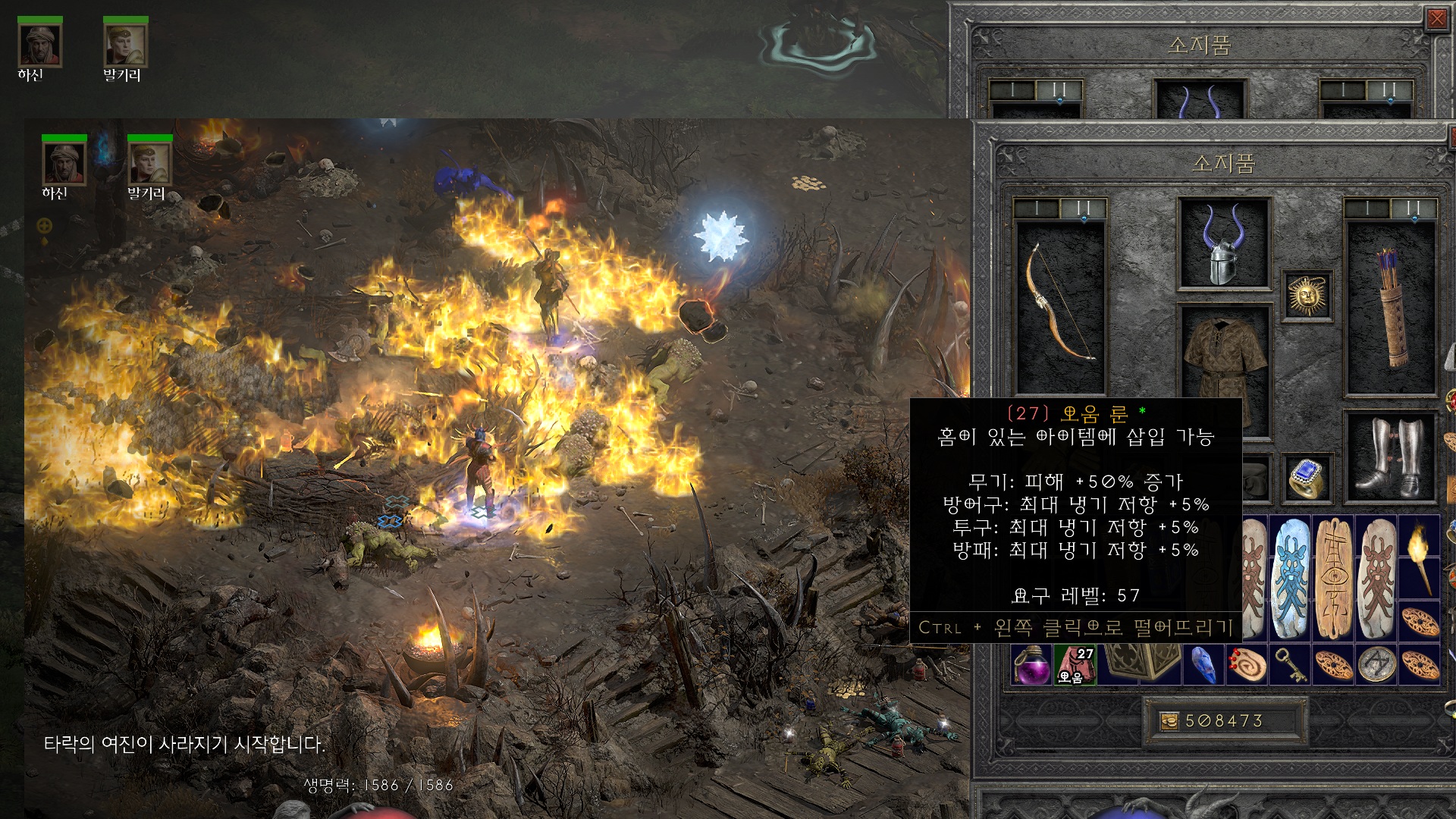Select the equipped bow weapon slot
Screen dimensions: 1456x819
click(x=1059, y=303)
